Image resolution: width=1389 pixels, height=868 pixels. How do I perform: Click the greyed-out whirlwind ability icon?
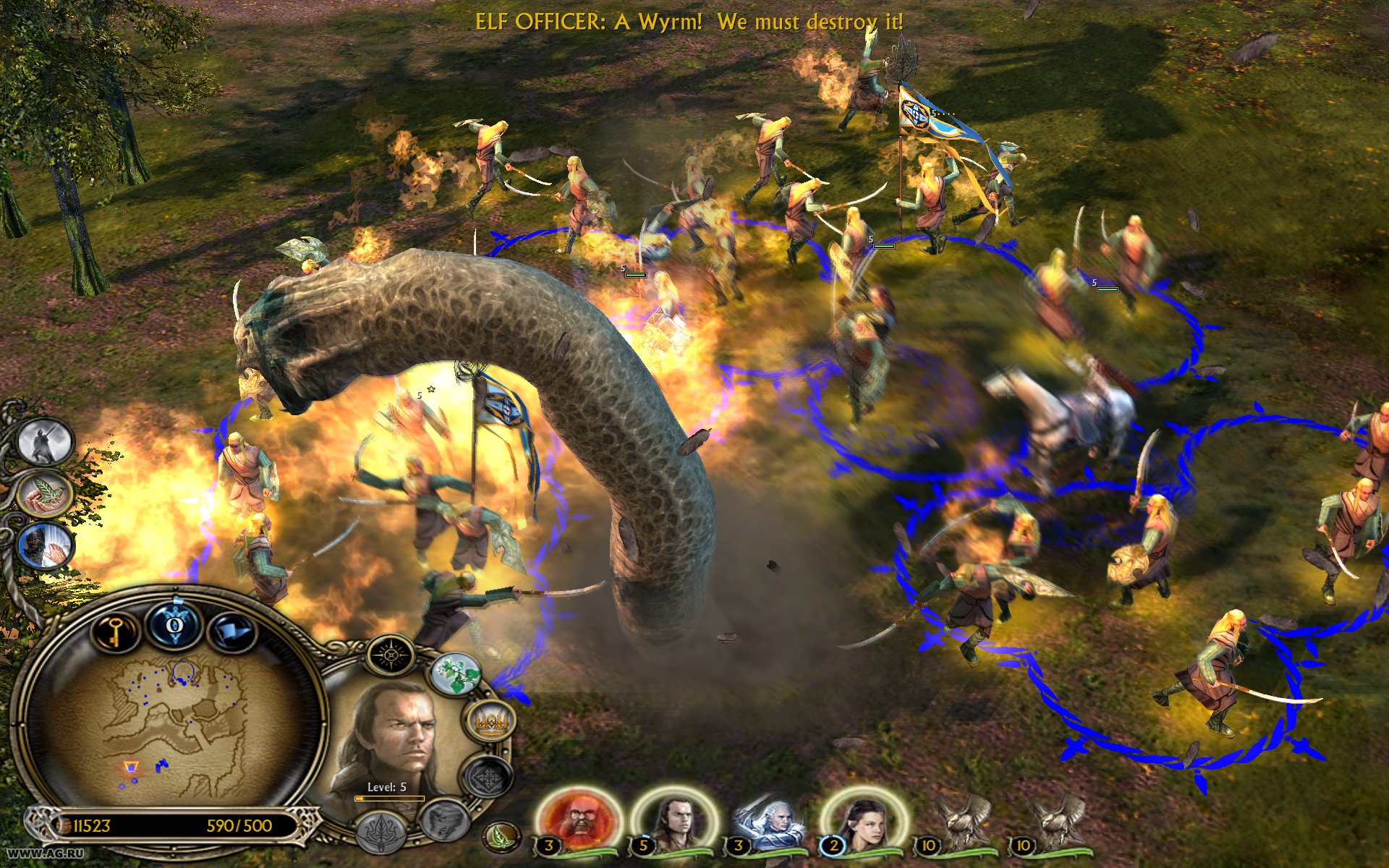pos(443,819)
